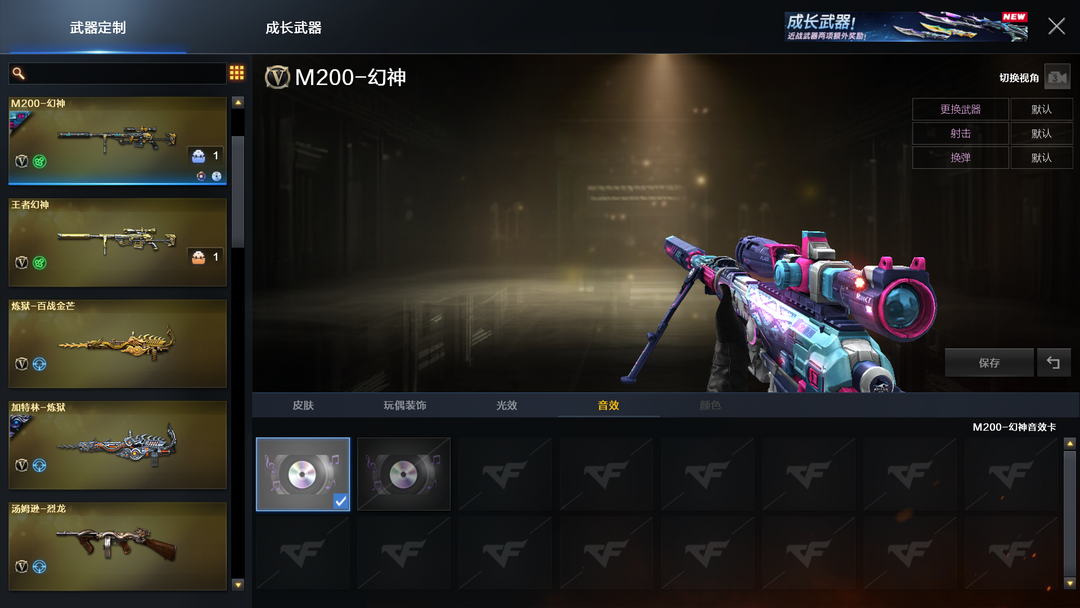Toggle the orange grid view button
The height and width of the screenshot is (608, 1080).
[237, 73]
